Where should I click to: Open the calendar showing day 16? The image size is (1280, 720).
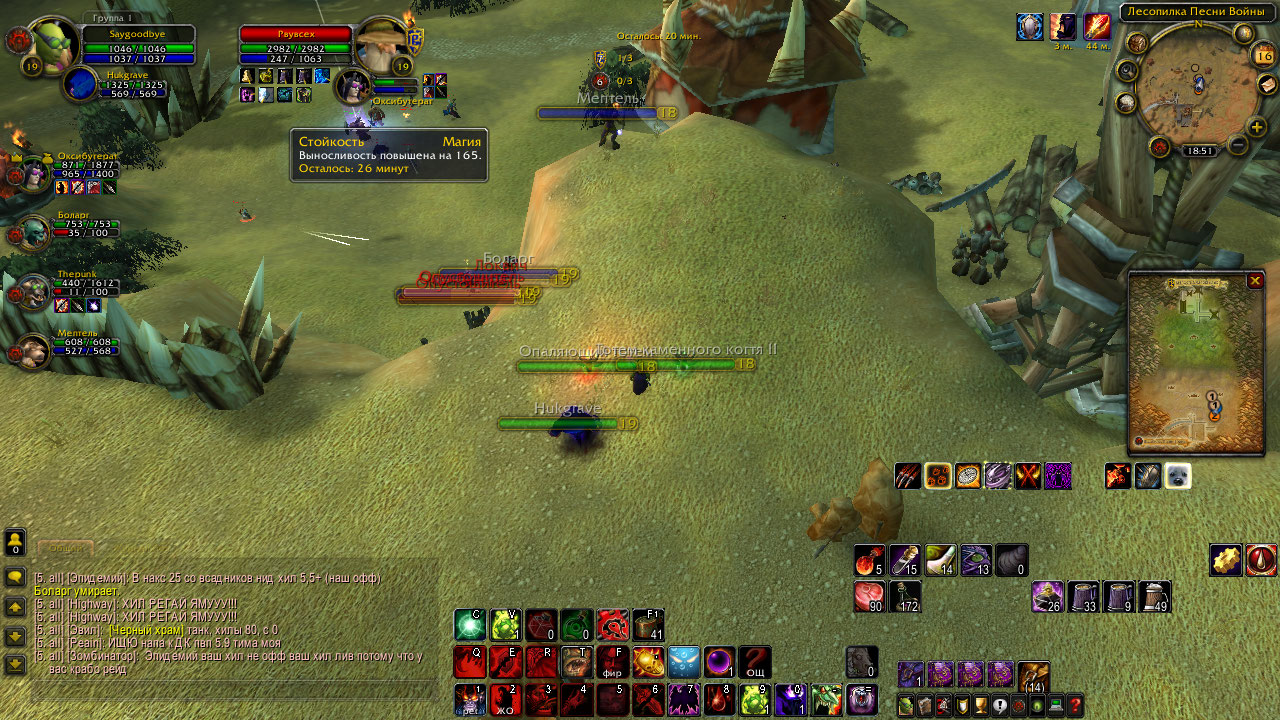(1262, 57)
